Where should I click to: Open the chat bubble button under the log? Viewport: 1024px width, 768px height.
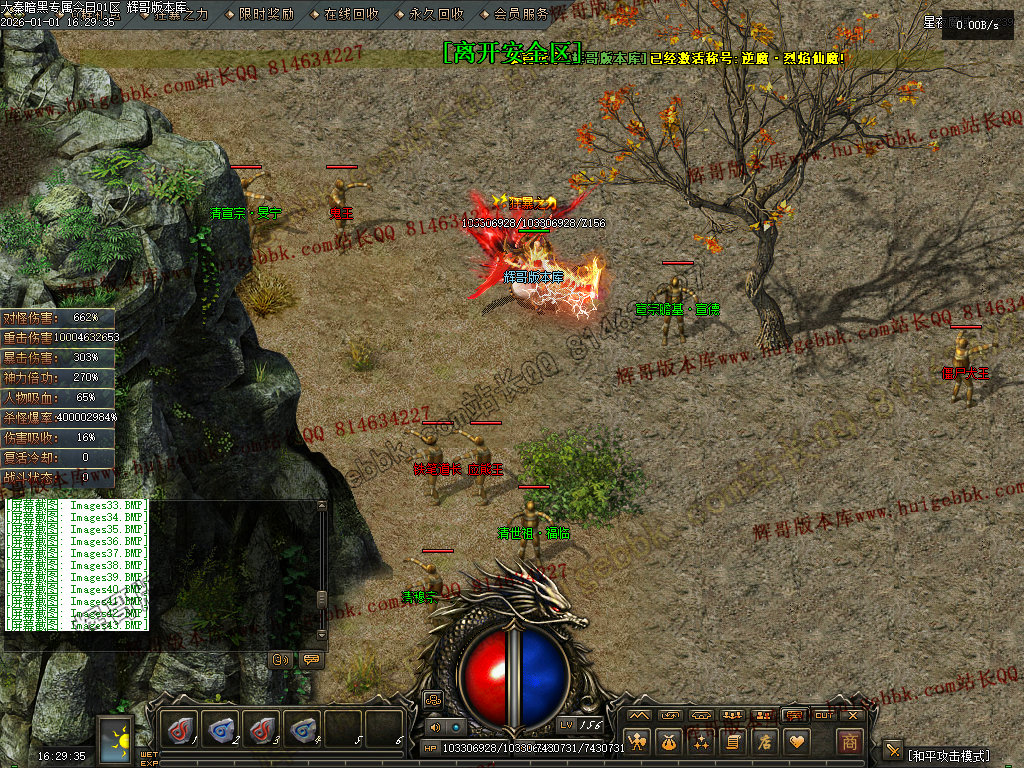pos(310,659)
